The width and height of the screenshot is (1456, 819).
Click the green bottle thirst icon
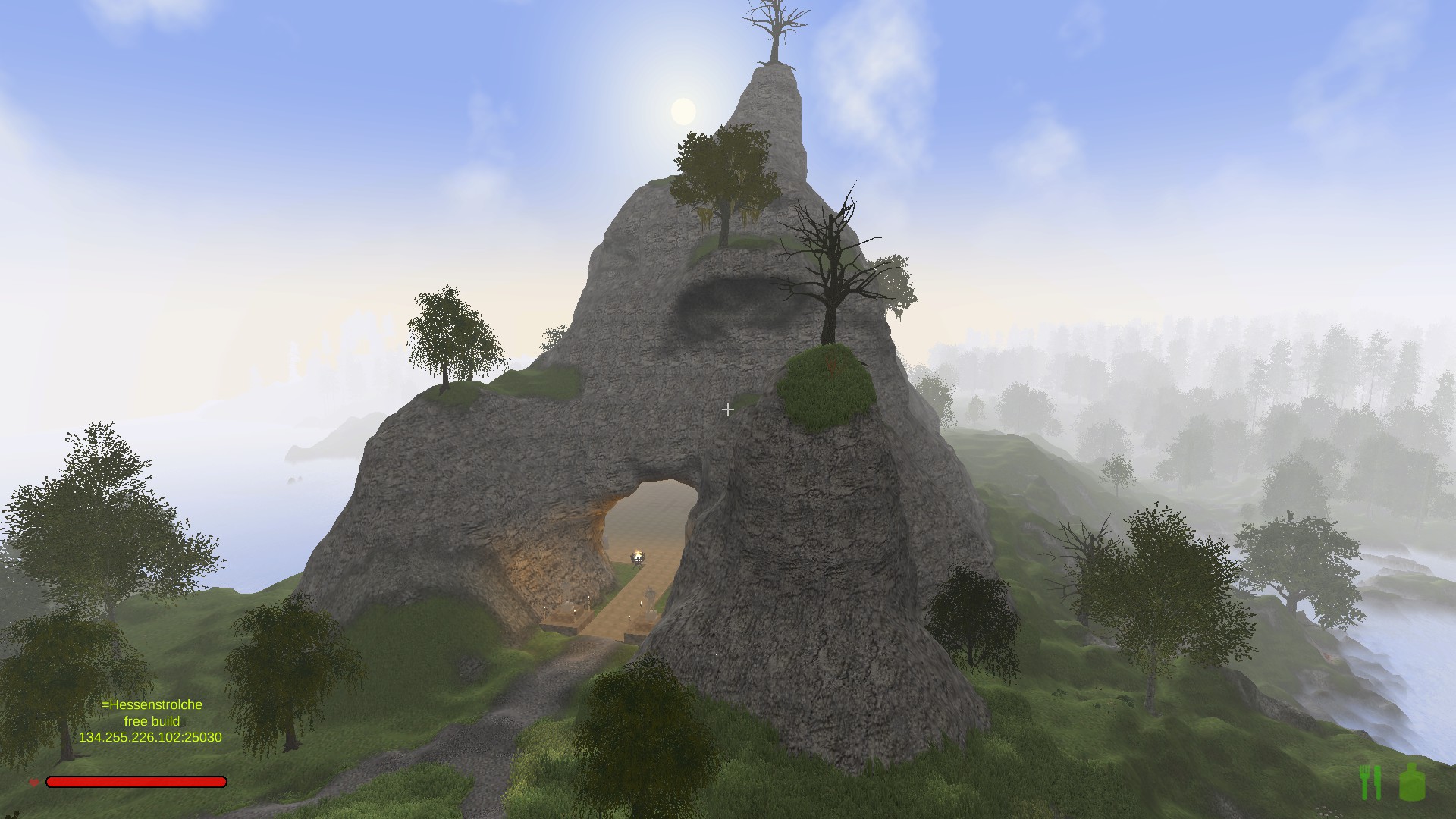(x=1412, y=783)
